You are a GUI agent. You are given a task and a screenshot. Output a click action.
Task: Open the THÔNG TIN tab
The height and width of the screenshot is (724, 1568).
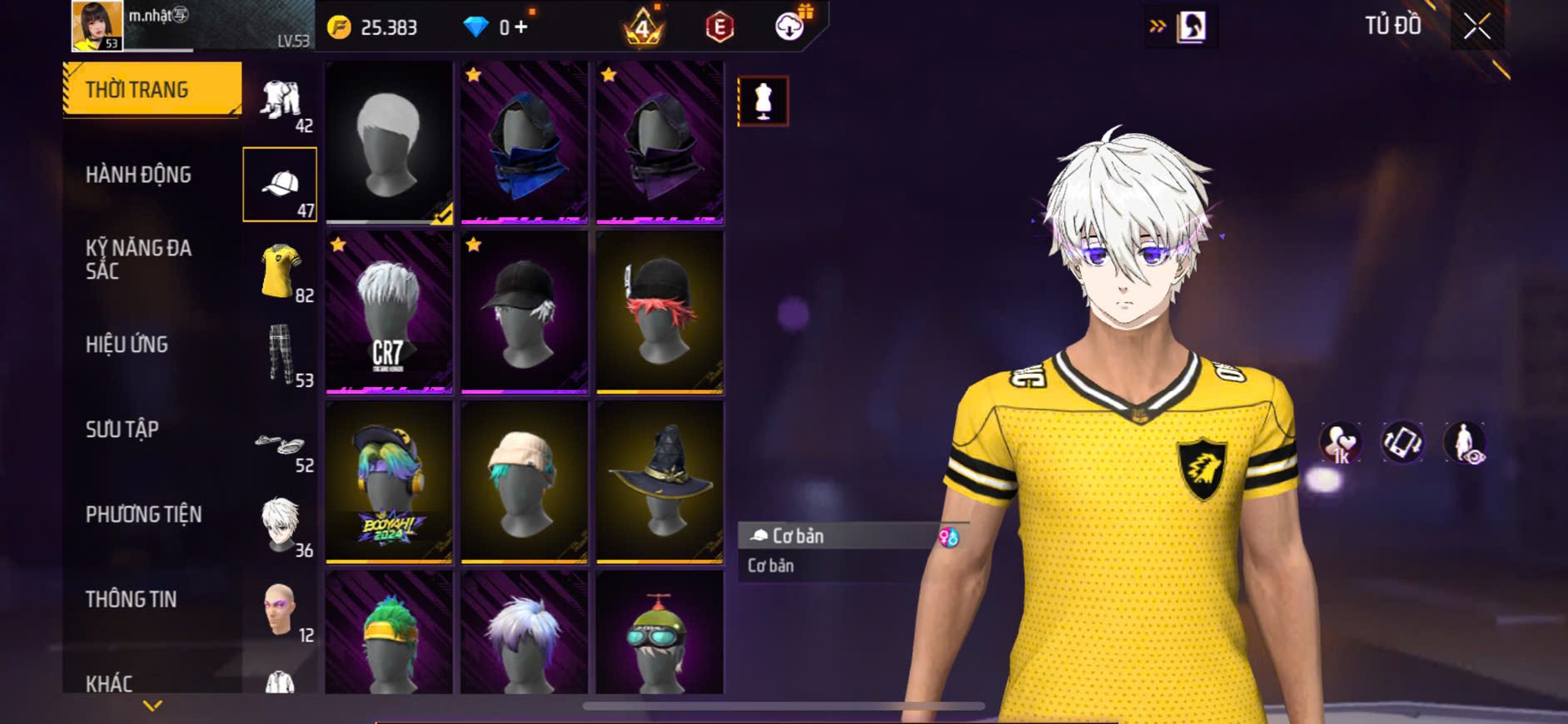131,599
